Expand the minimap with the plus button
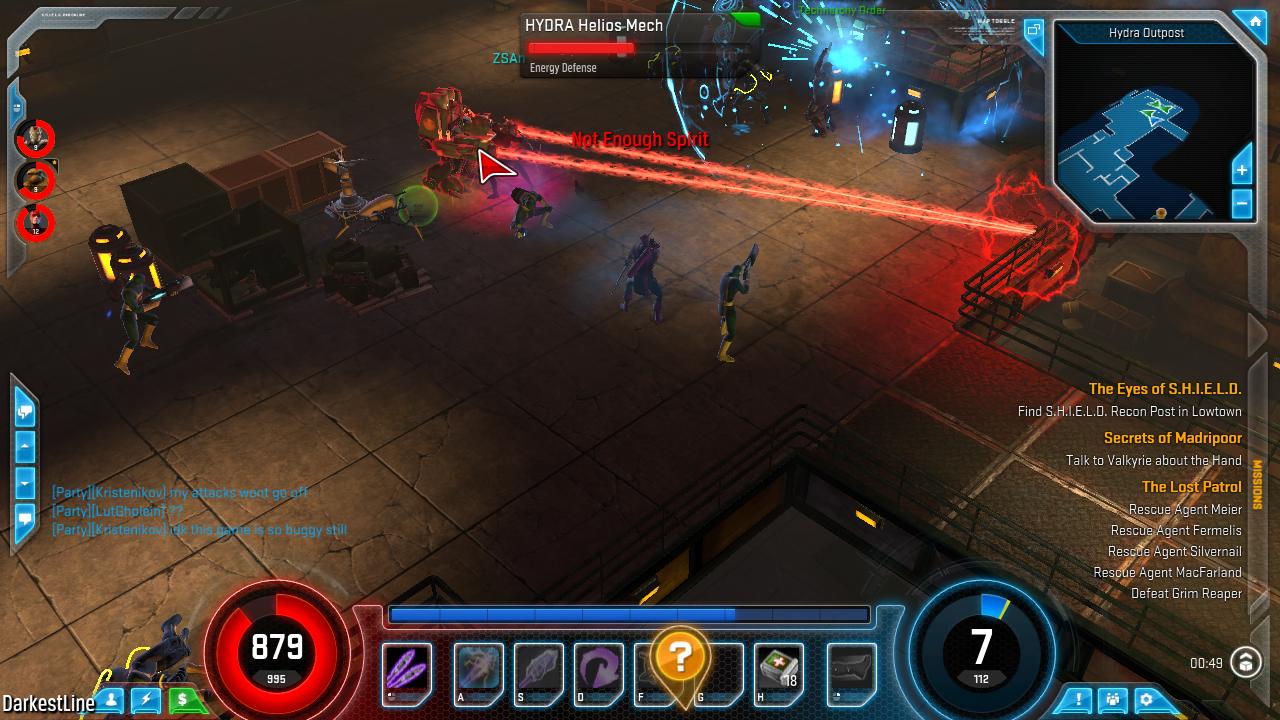The height and width of the screenshot is (720, 1280). tap(1242, 170)
